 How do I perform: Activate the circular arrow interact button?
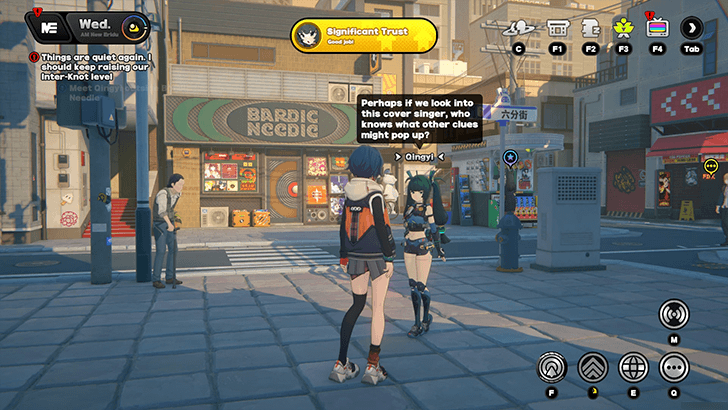pos(551,367)
